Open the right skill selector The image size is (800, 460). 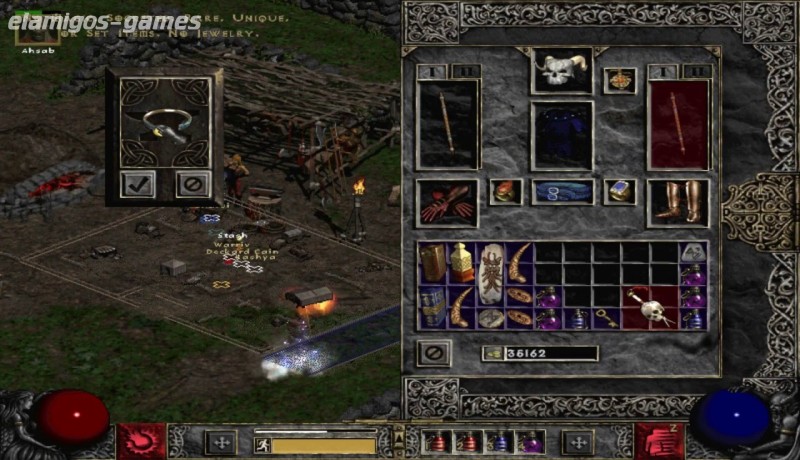(659, 441)
